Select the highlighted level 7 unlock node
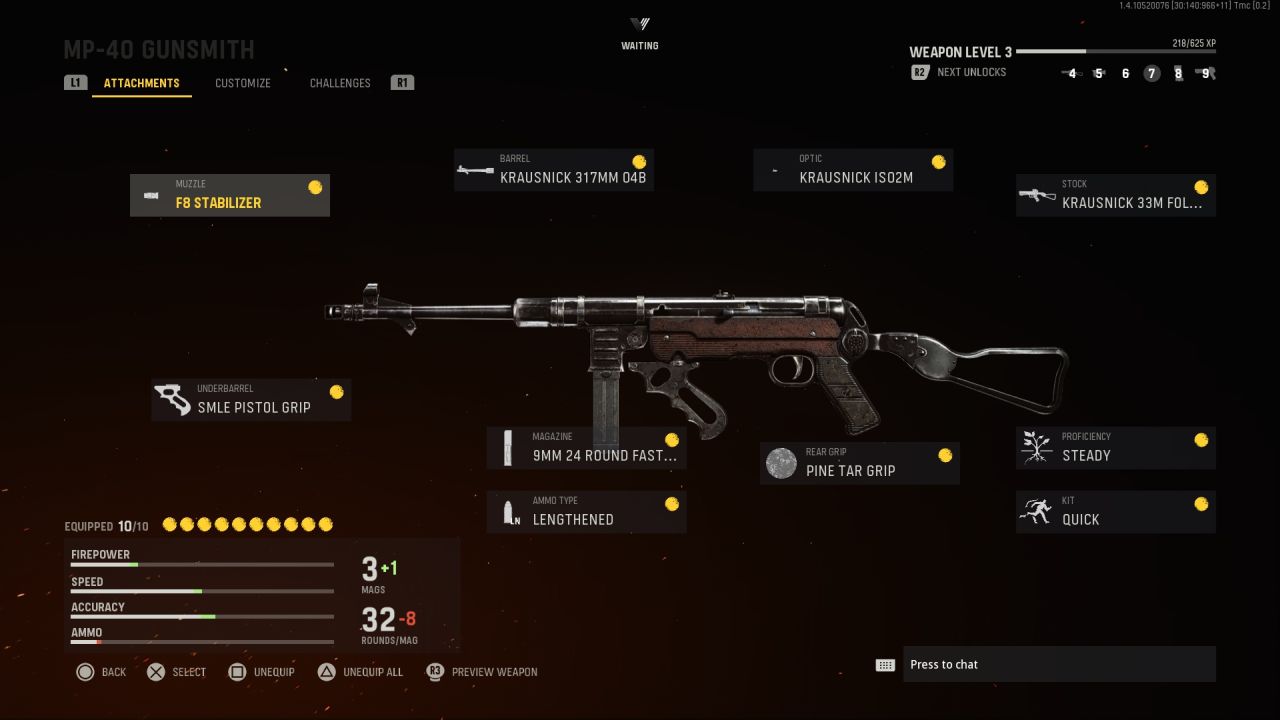This screenshot has width=1280, height=720. coord(1151,74)
